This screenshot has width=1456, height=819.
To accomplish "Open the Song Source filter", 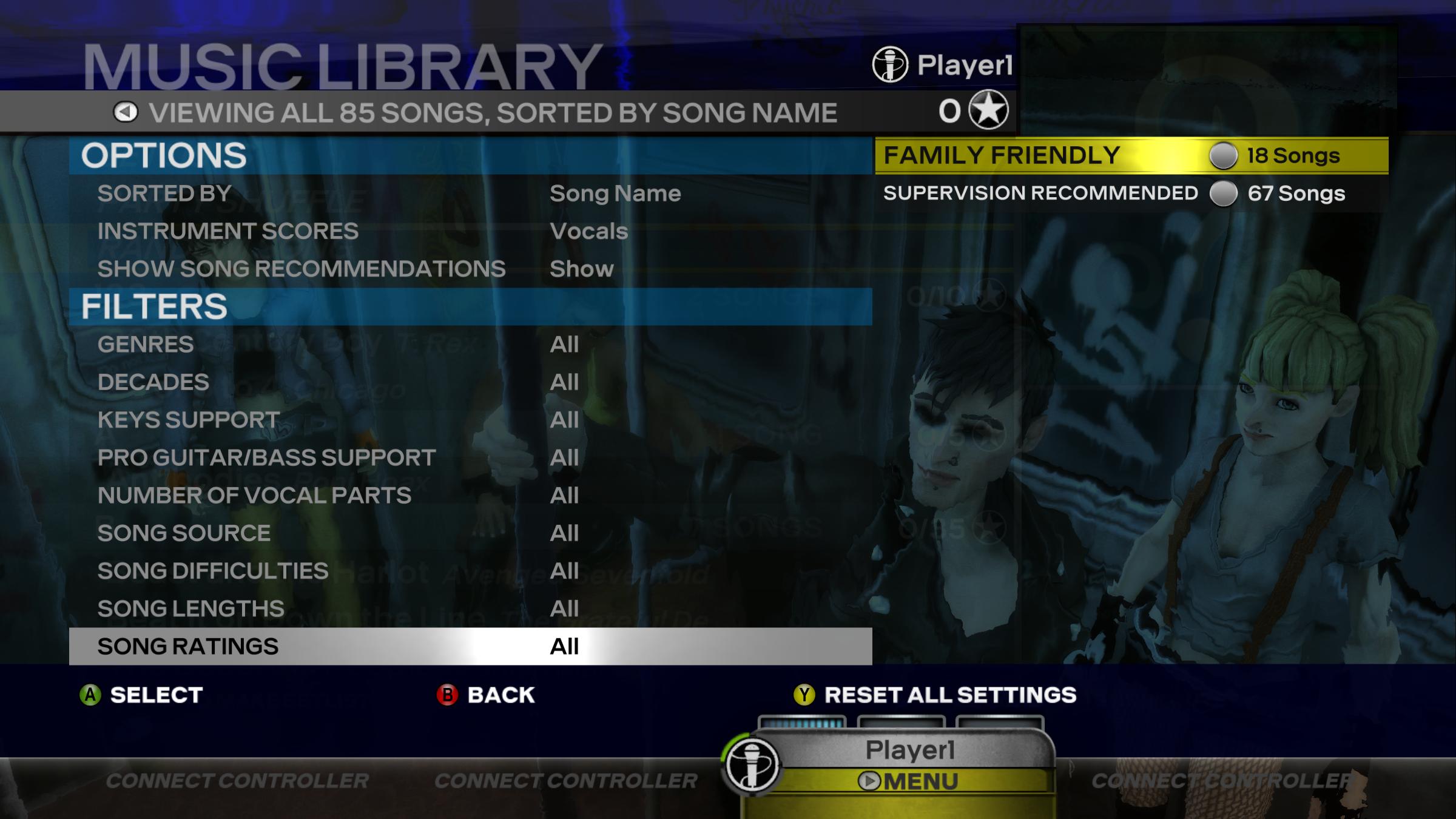I will [470, 533].
